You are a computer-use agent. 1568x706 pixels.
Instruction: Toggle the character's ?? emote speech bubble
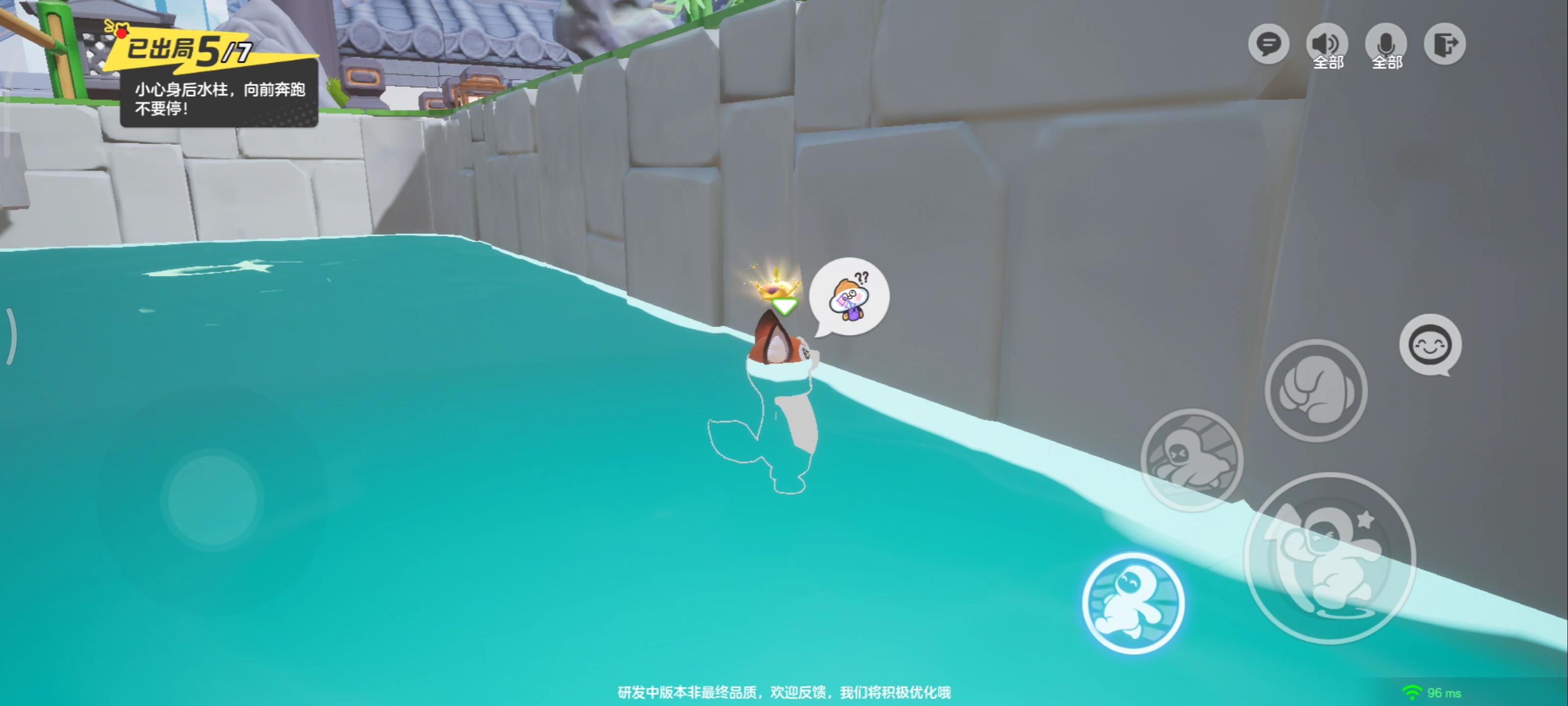[849, 297]
